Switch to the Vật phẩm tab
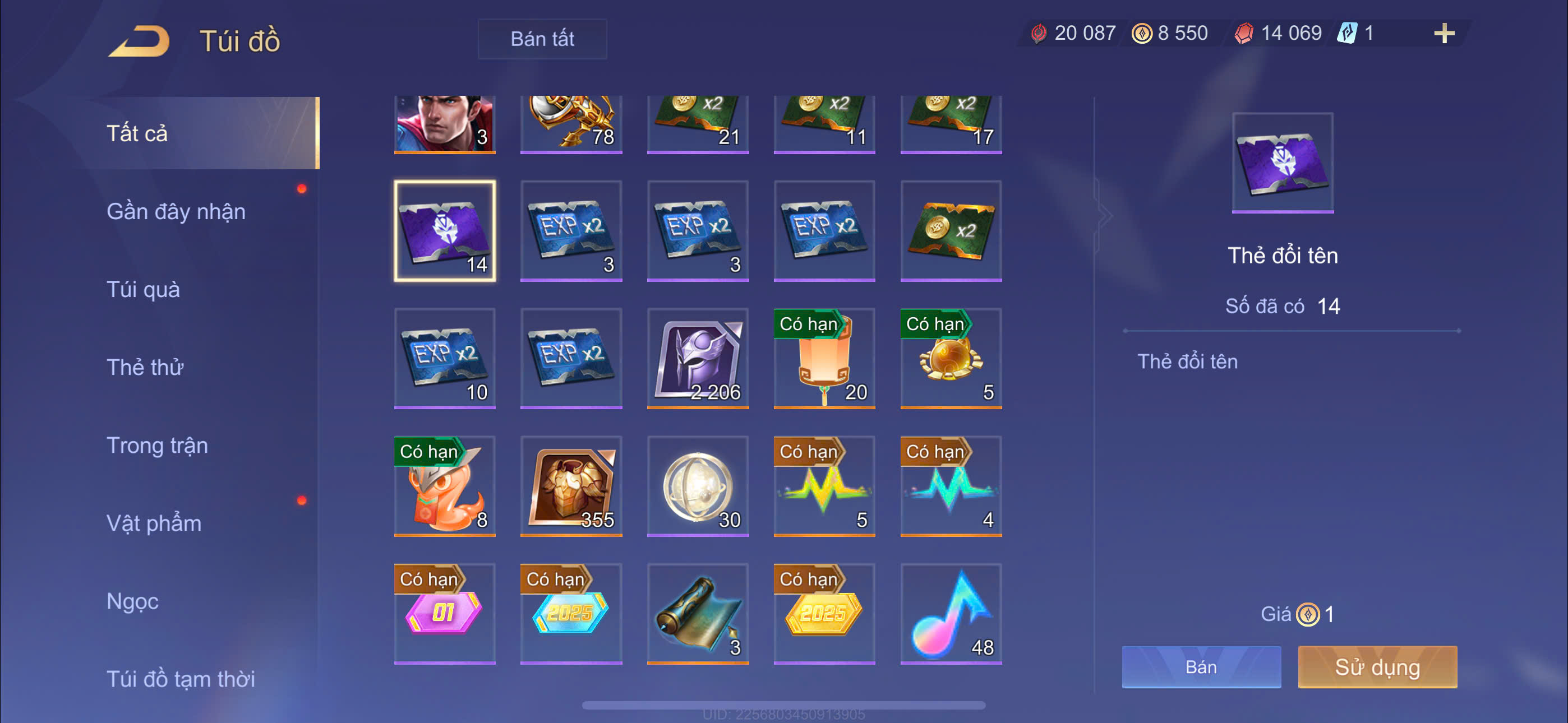The image size is (1568, 723). coord(154,523)
